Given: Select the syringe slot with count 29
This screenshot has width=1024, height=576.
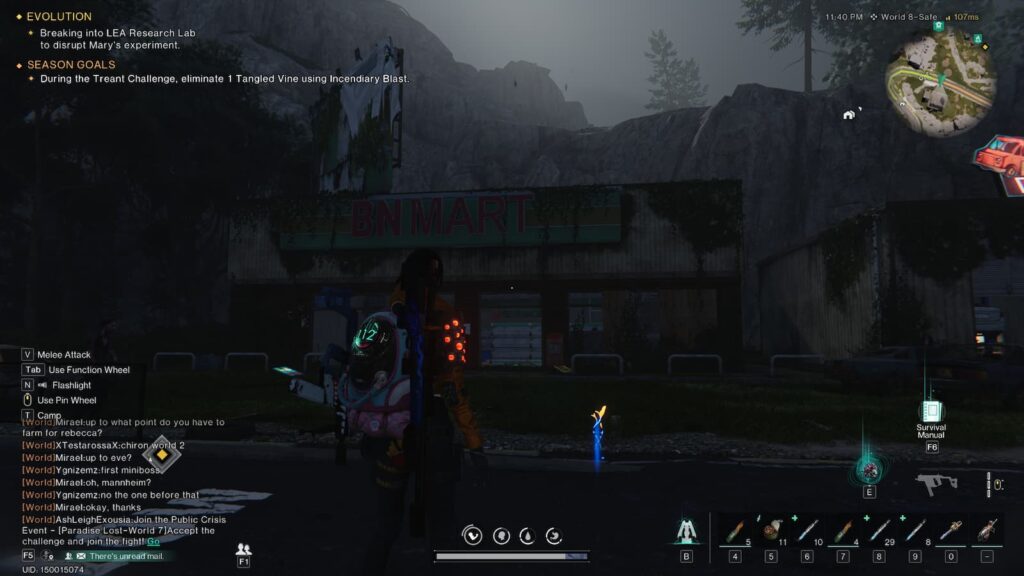Looking at the screenshot, I should click(879, 531).
